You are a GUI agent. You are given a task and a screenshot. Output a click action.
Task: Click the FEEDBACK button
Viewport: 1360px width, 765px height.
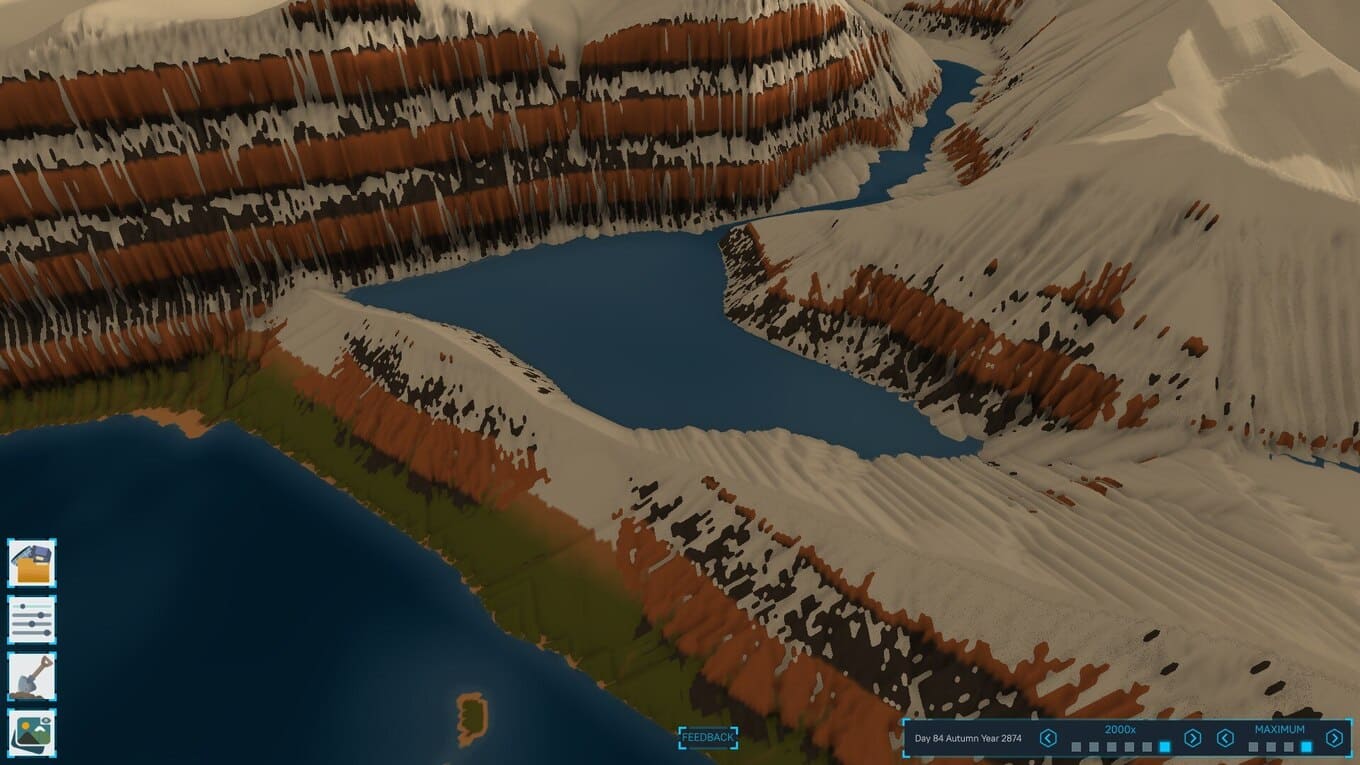708,737
